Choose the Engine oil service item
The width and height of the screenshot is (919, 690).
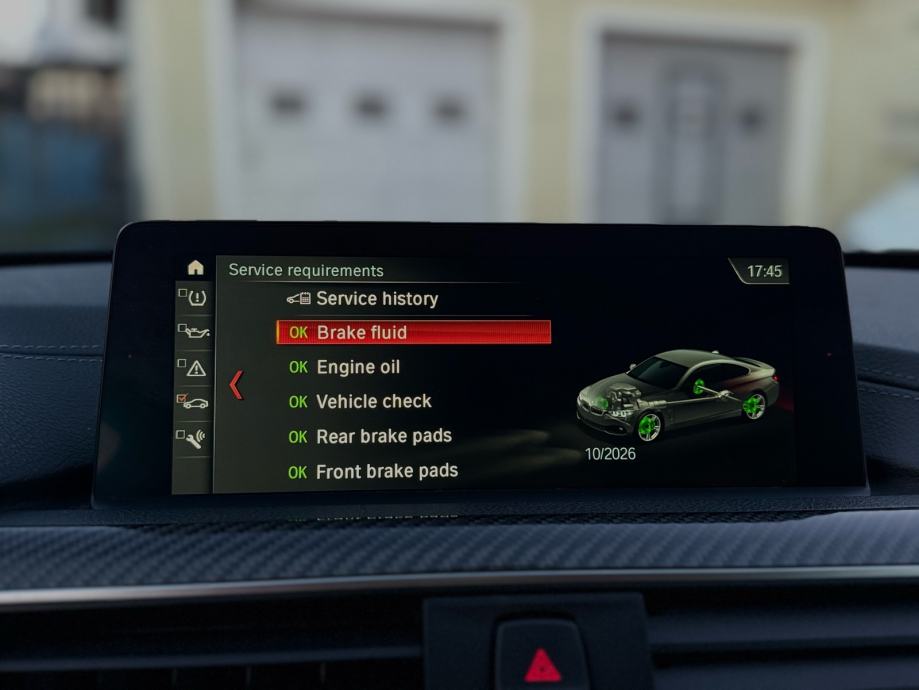click(x=357, y=367)
